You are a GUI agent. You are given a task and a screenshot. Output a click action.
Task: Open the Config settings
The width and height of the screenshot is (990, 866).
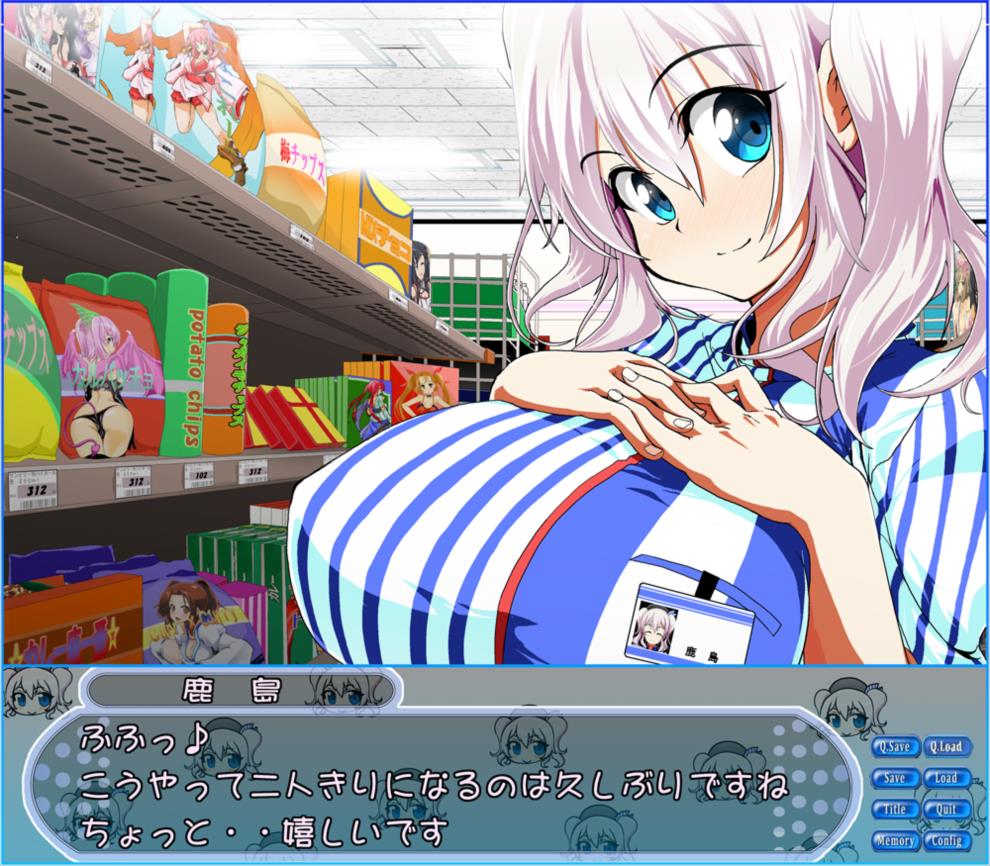(x=945, y=841)
